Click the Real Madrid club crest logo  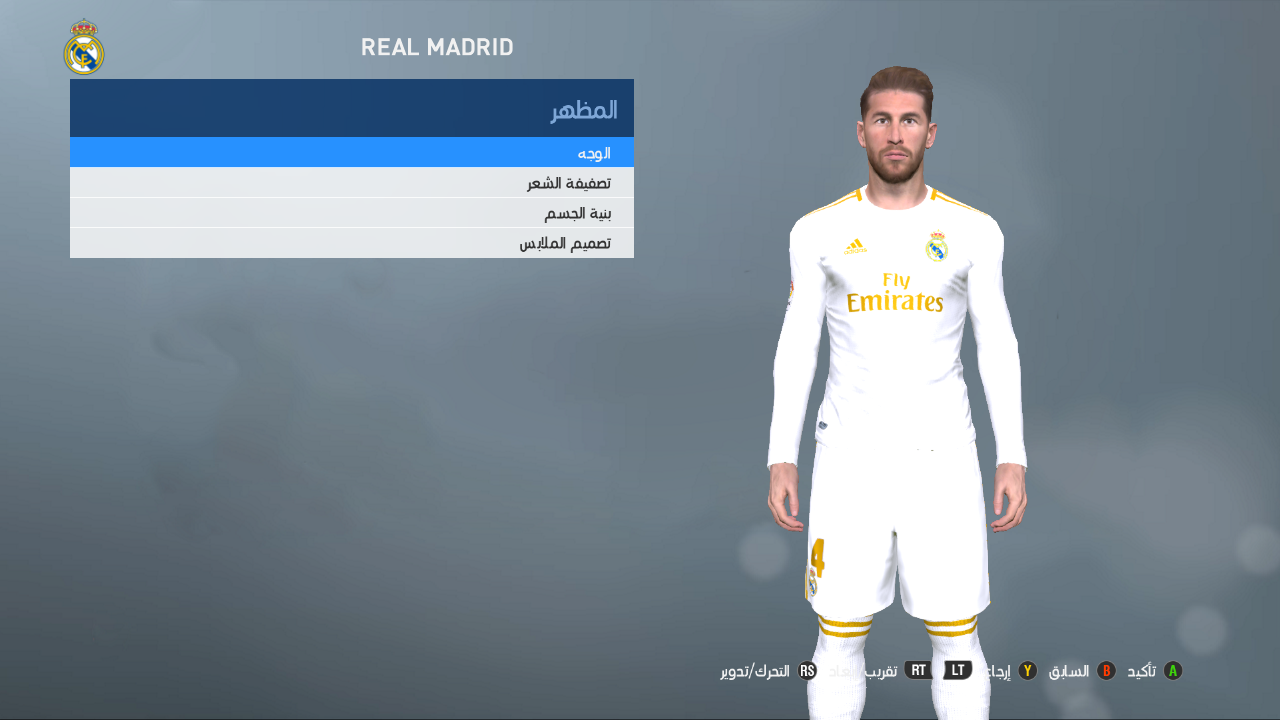coord(85,50)
